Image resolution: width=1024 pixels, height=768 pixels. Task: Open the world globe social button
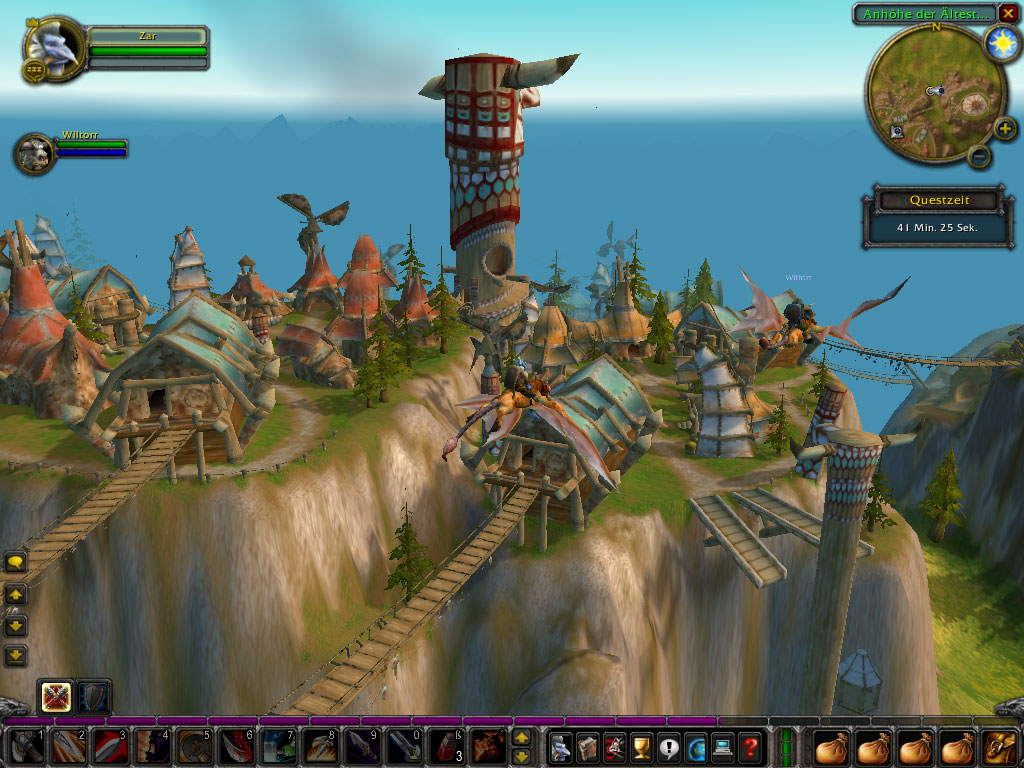(696, 747)
